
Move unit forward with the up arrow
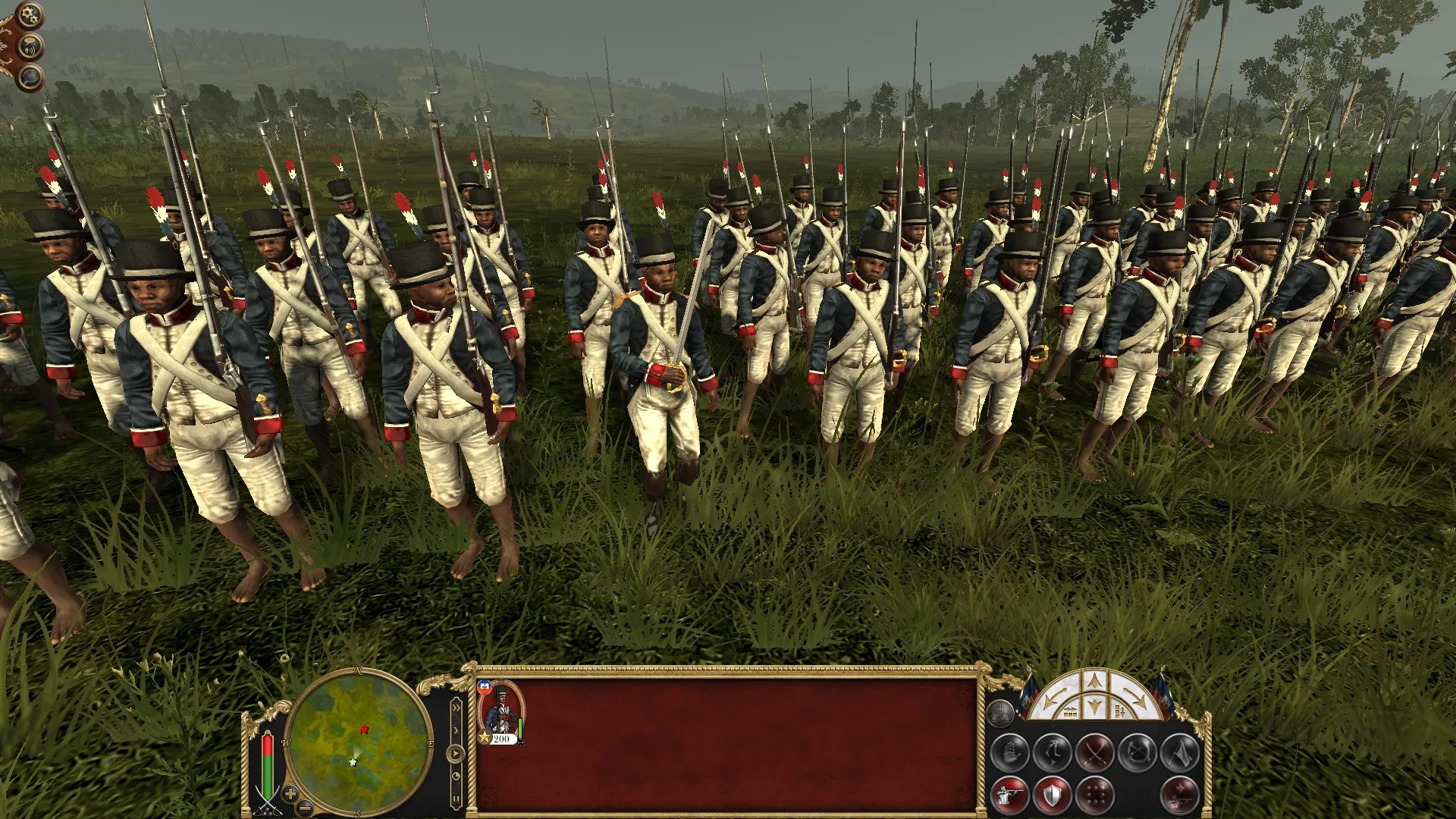1093,682
